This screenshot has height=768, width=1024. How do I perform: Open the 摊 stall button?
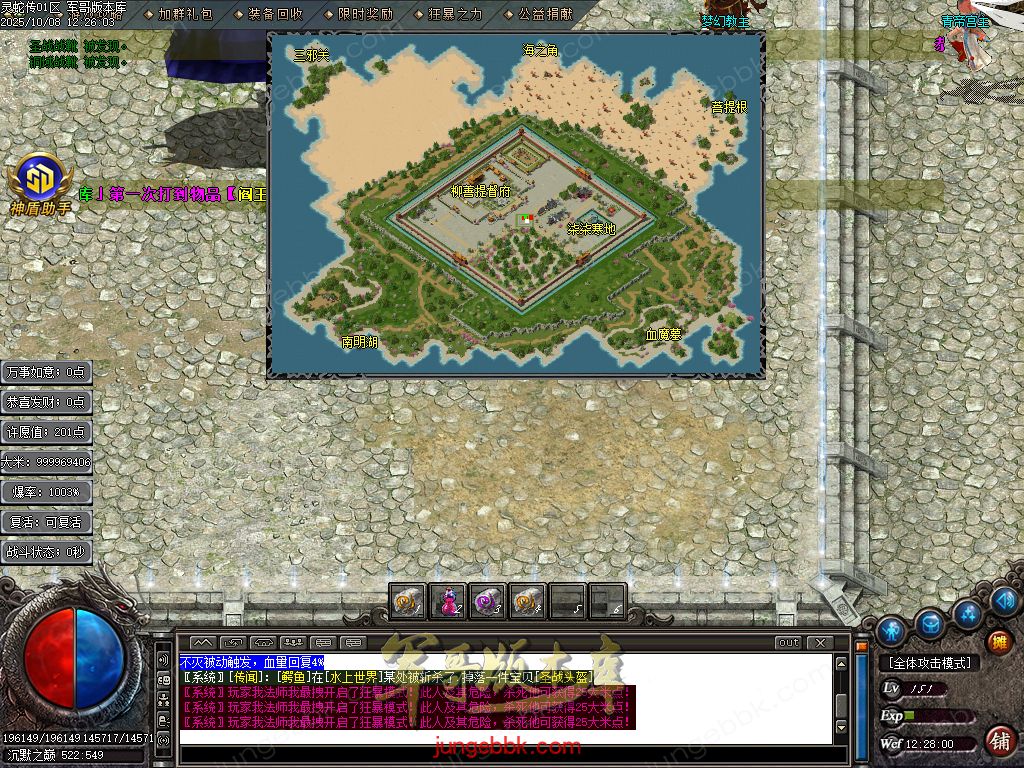[998, 642]
